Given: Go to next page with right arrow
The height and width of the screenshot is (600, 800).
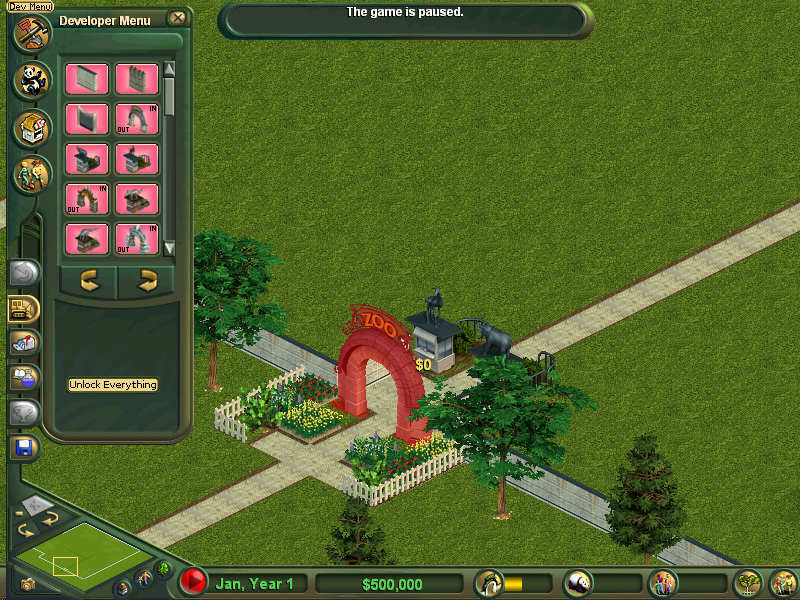Looking at the screenshot, I should click(148, 281).
